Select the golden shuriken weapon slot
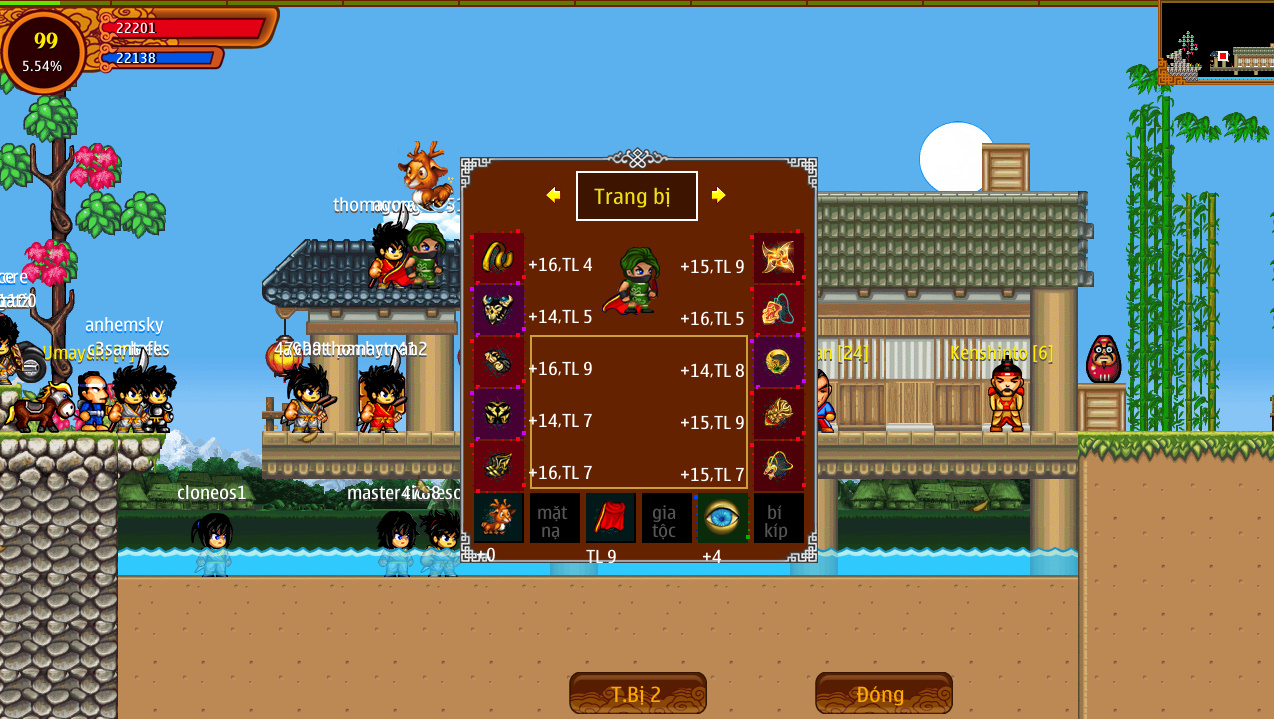Viewport: 1274px width, 719px height. (778, 258)
